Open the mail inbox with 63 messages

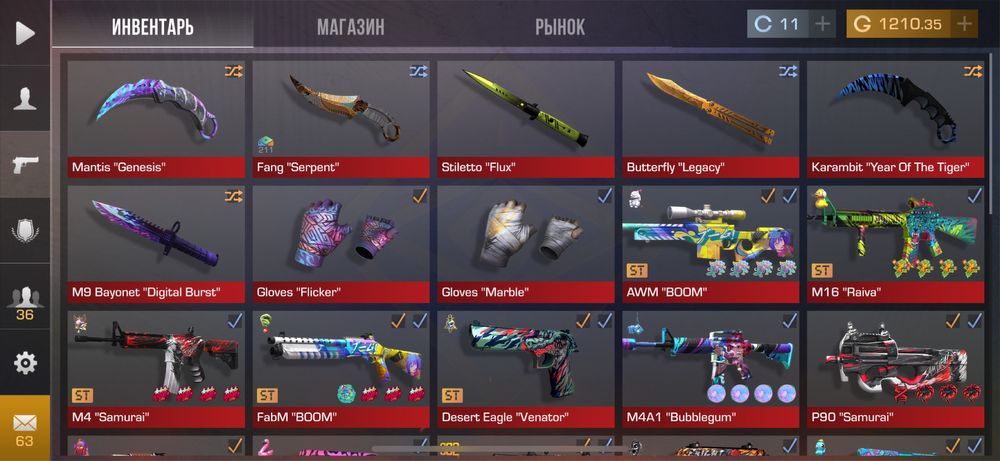point(25,428)
